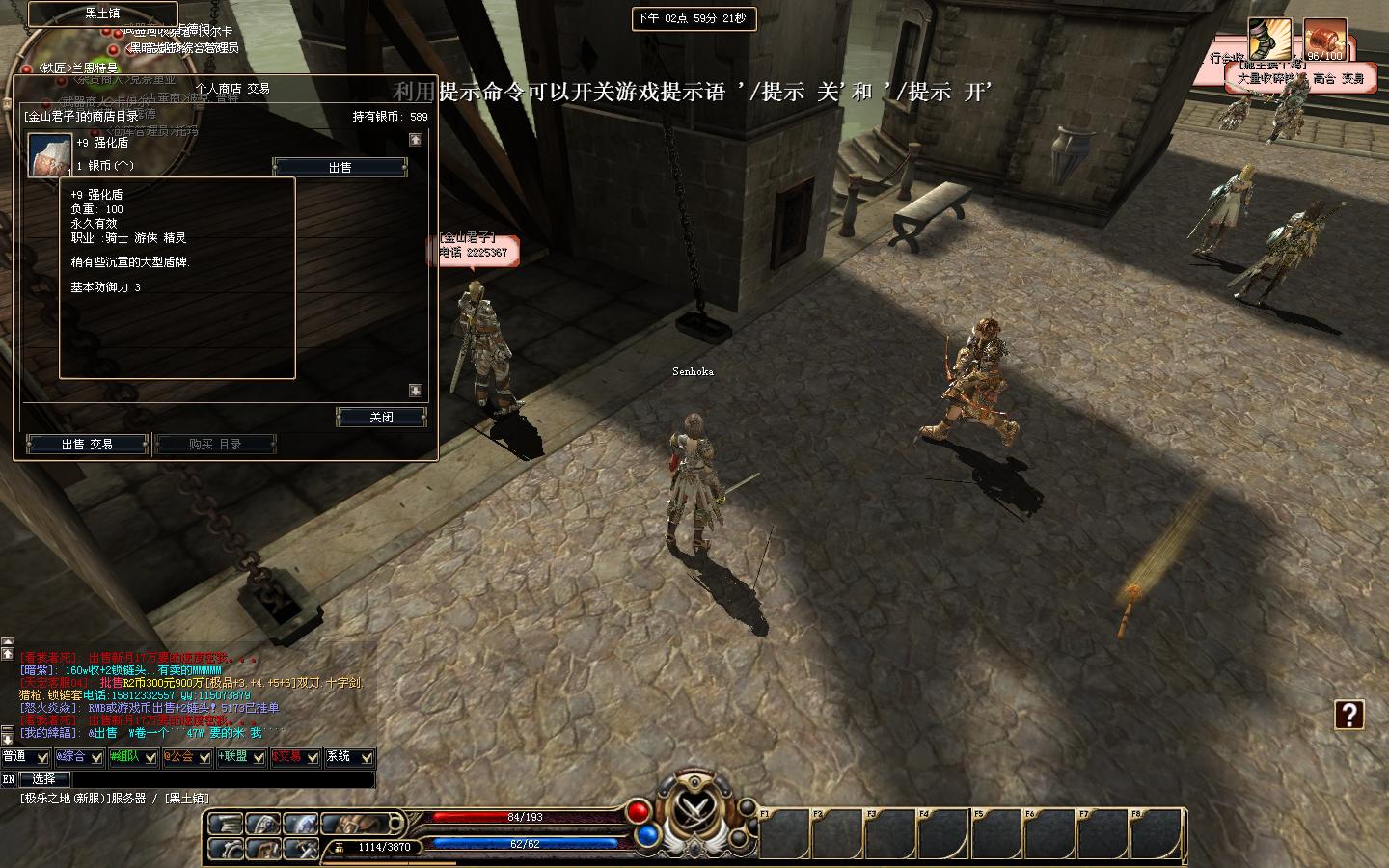The width and height of the screenshot is (1389, 868).
Task: Click the 出售 button for +9 强化盾
Action: click(340, 168)
